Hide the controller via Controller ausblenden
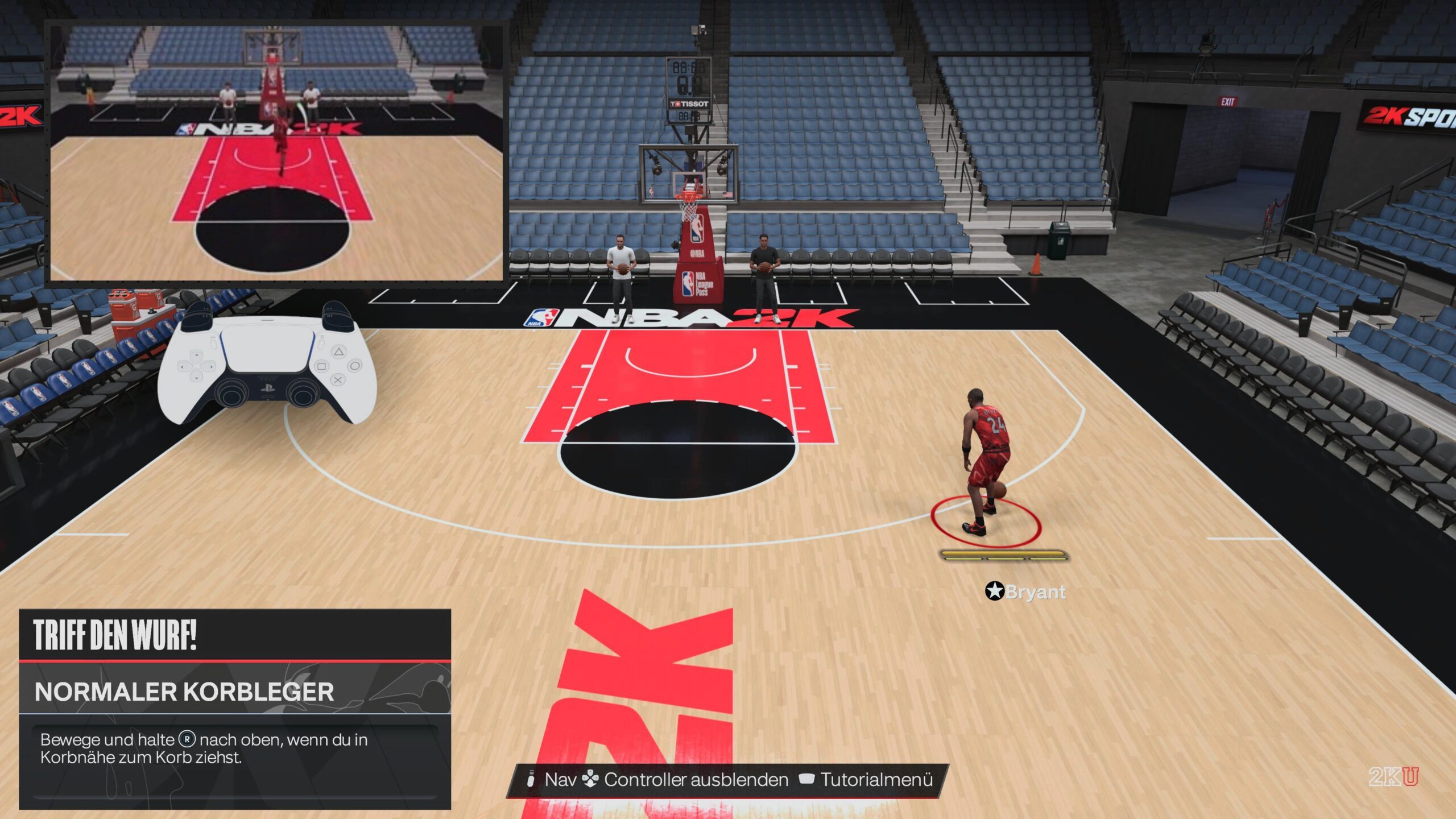 pyautogui.click(x=696, y=779)
